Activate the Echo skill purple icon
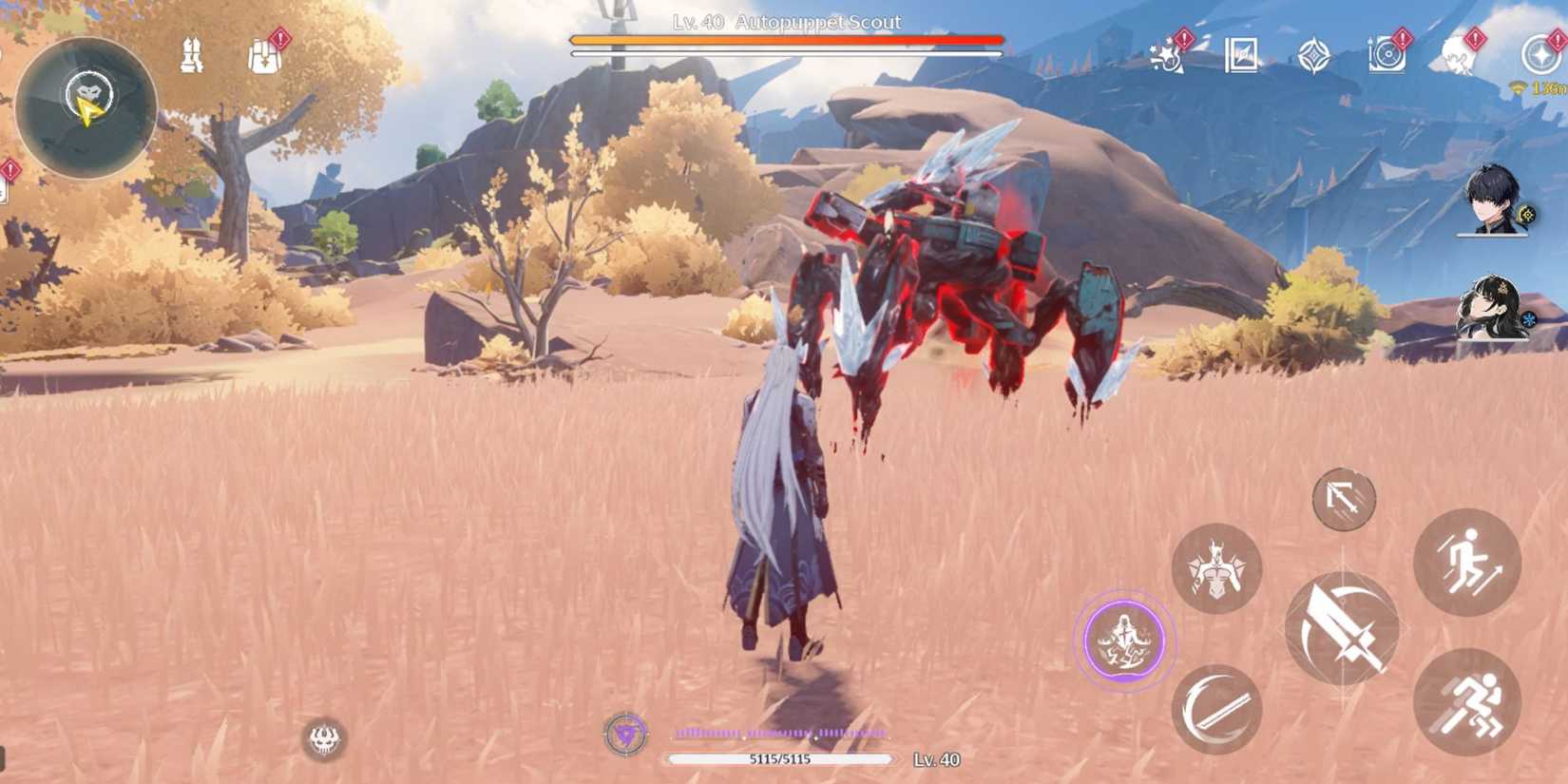This screenshot has height=784, width=1568. pos(1124,640)
